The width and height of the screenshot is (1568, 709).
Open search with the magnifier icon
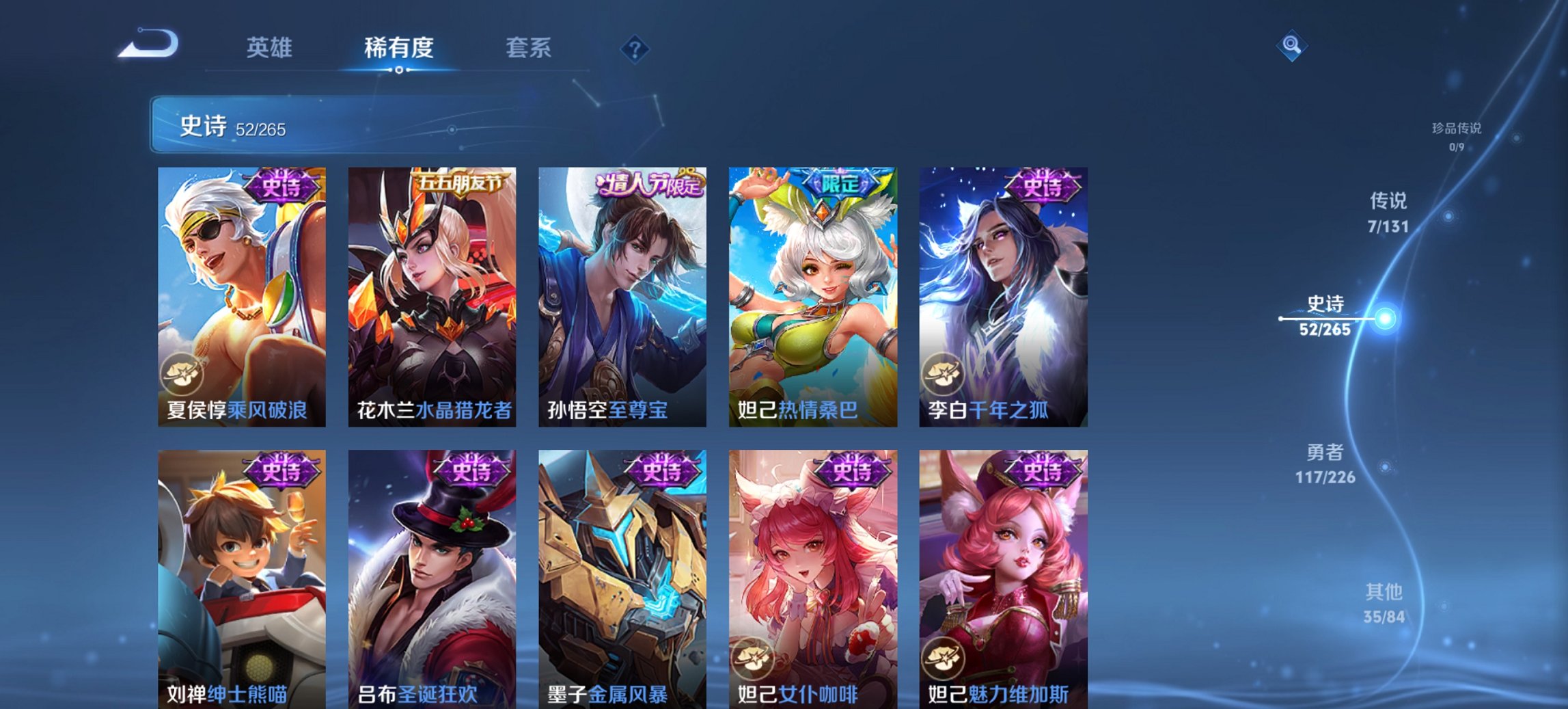click(1291, 46)
